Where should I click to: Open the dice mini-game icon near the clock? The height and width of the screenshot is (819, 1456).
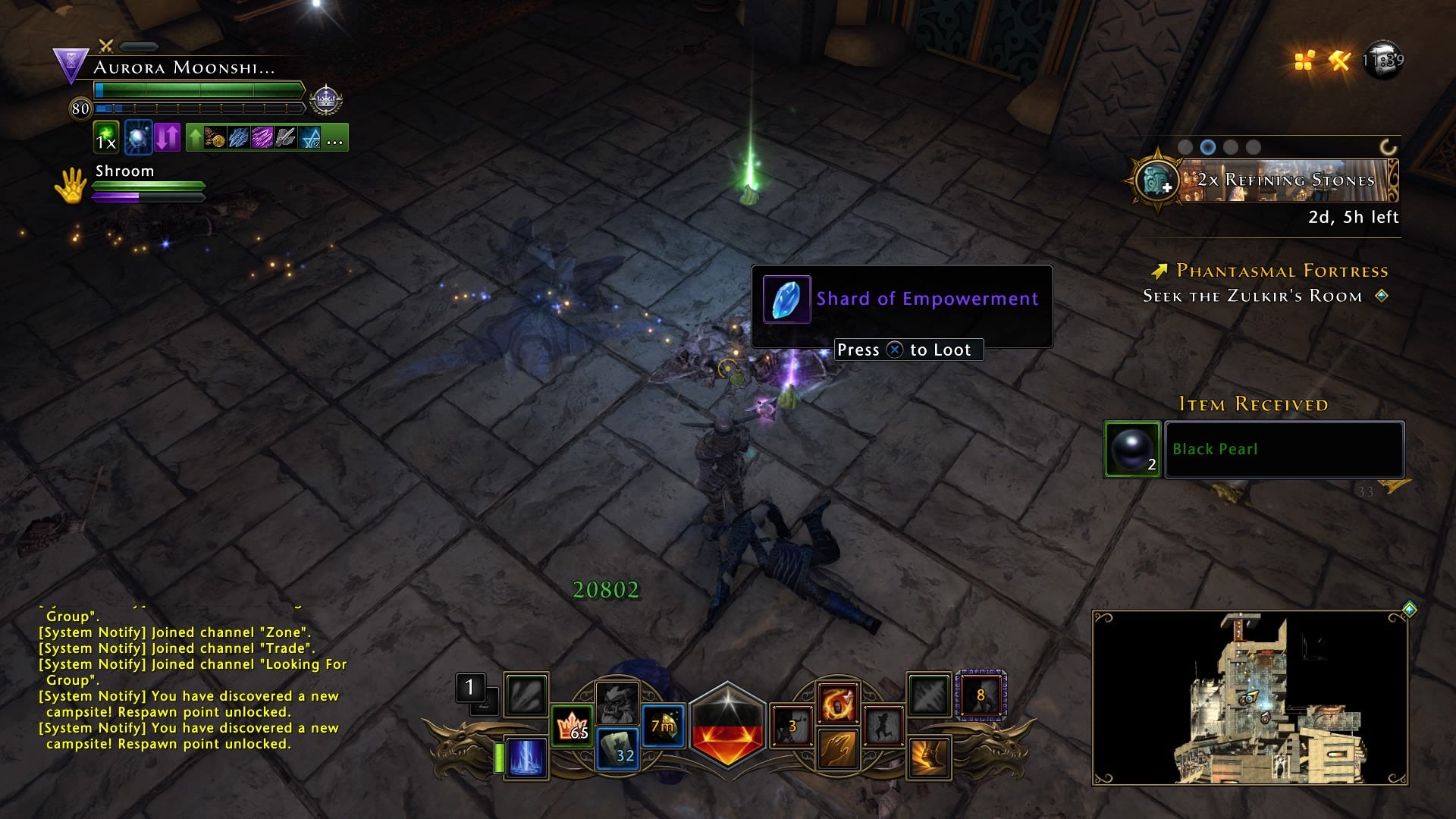click(x=1304, y=61)
